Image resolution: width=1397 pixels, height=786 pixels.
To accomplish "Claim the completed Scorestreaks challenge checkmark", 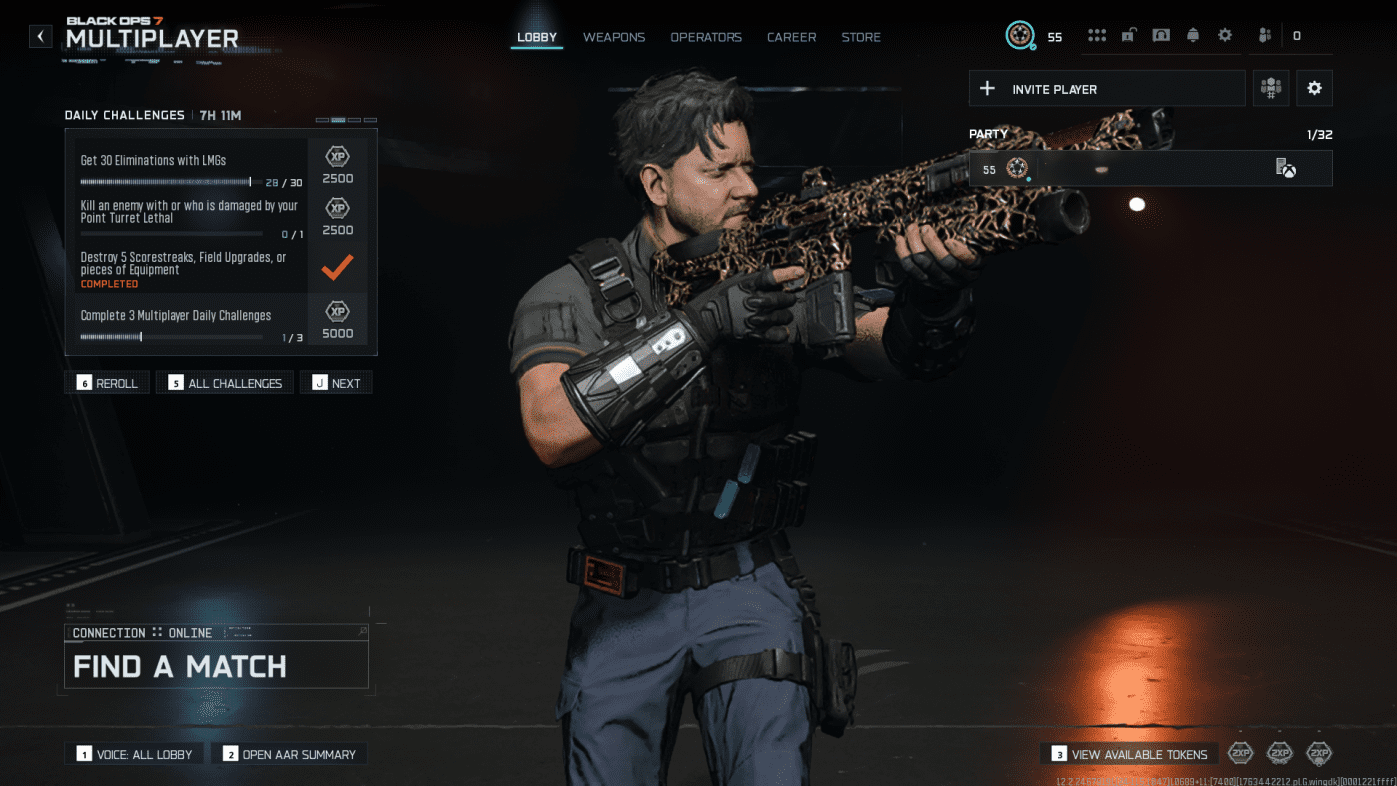I will coord(337,265).
